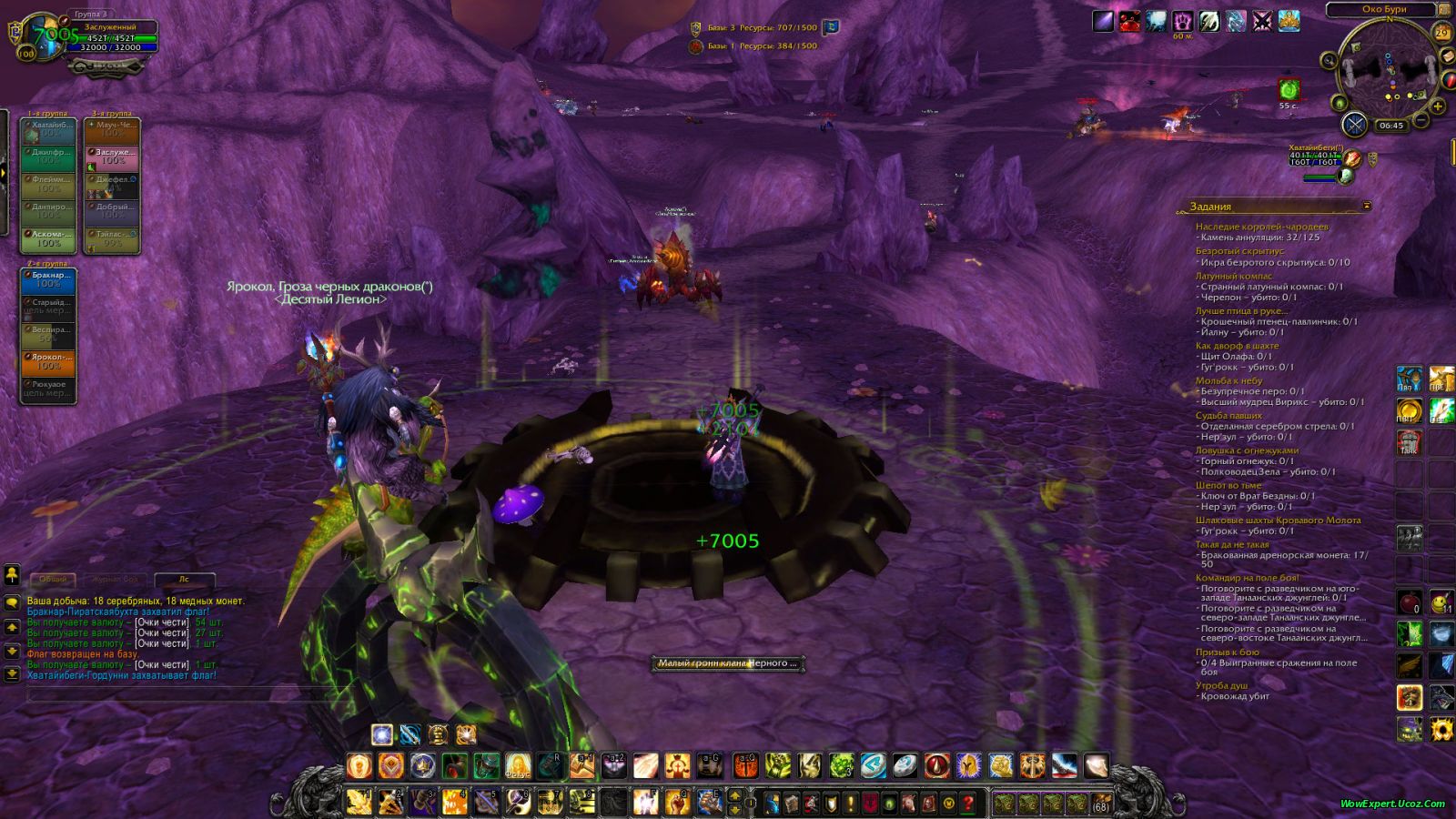Open the backpack bag showing 68
This screenshot has width=1456, height=819.
1101,804
